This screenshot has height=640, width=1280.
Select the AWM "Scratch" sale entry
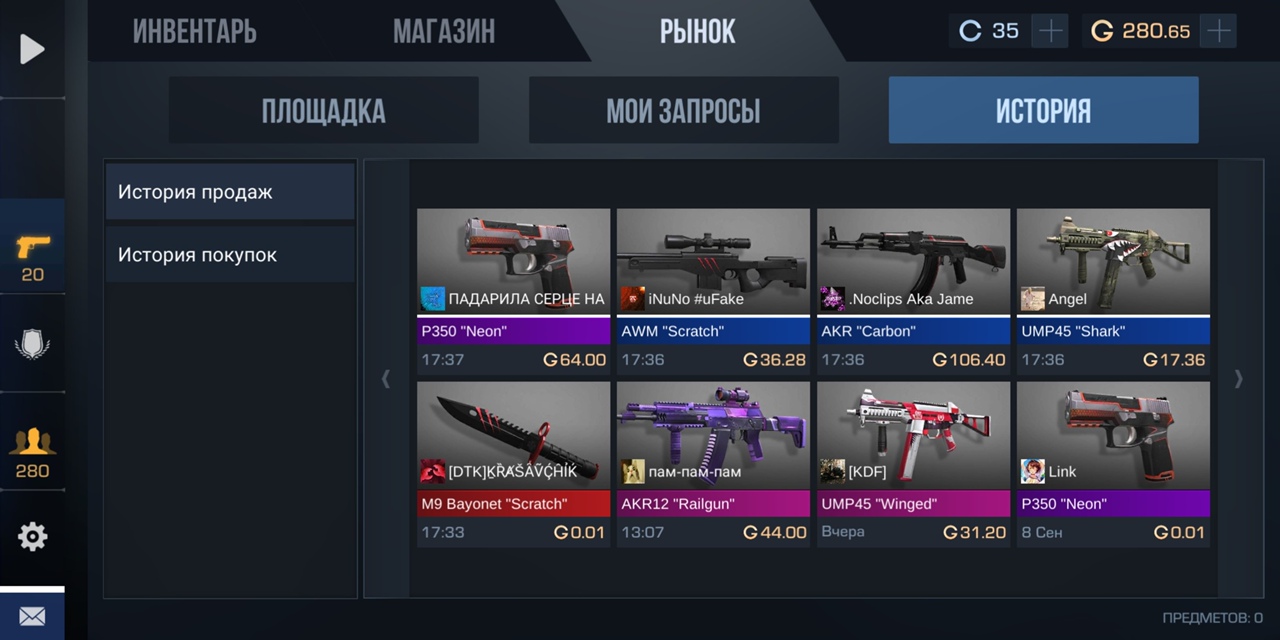click(x=713, y=291)
